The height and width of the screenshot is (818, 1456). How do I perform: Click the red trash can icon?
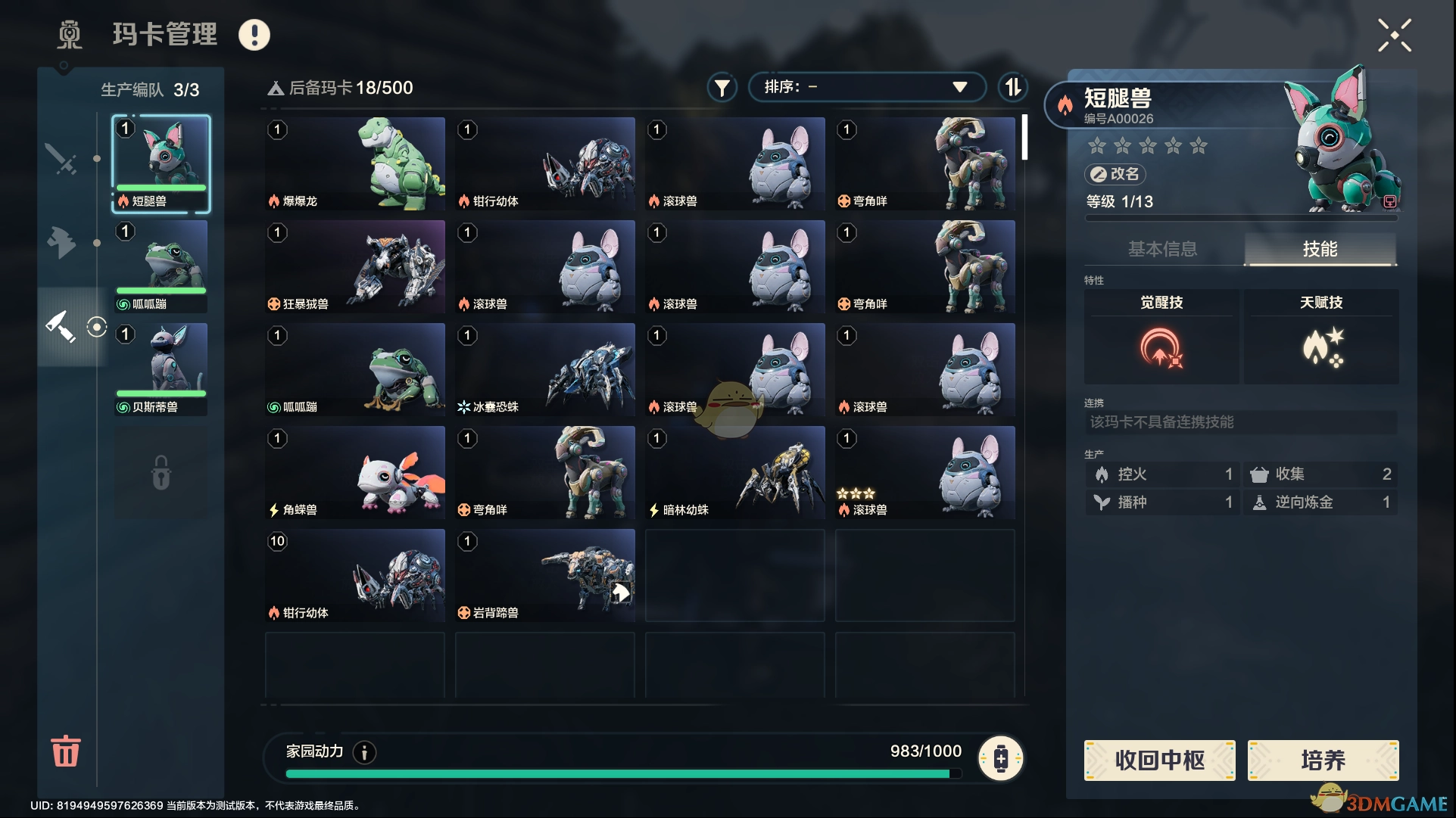66,751
